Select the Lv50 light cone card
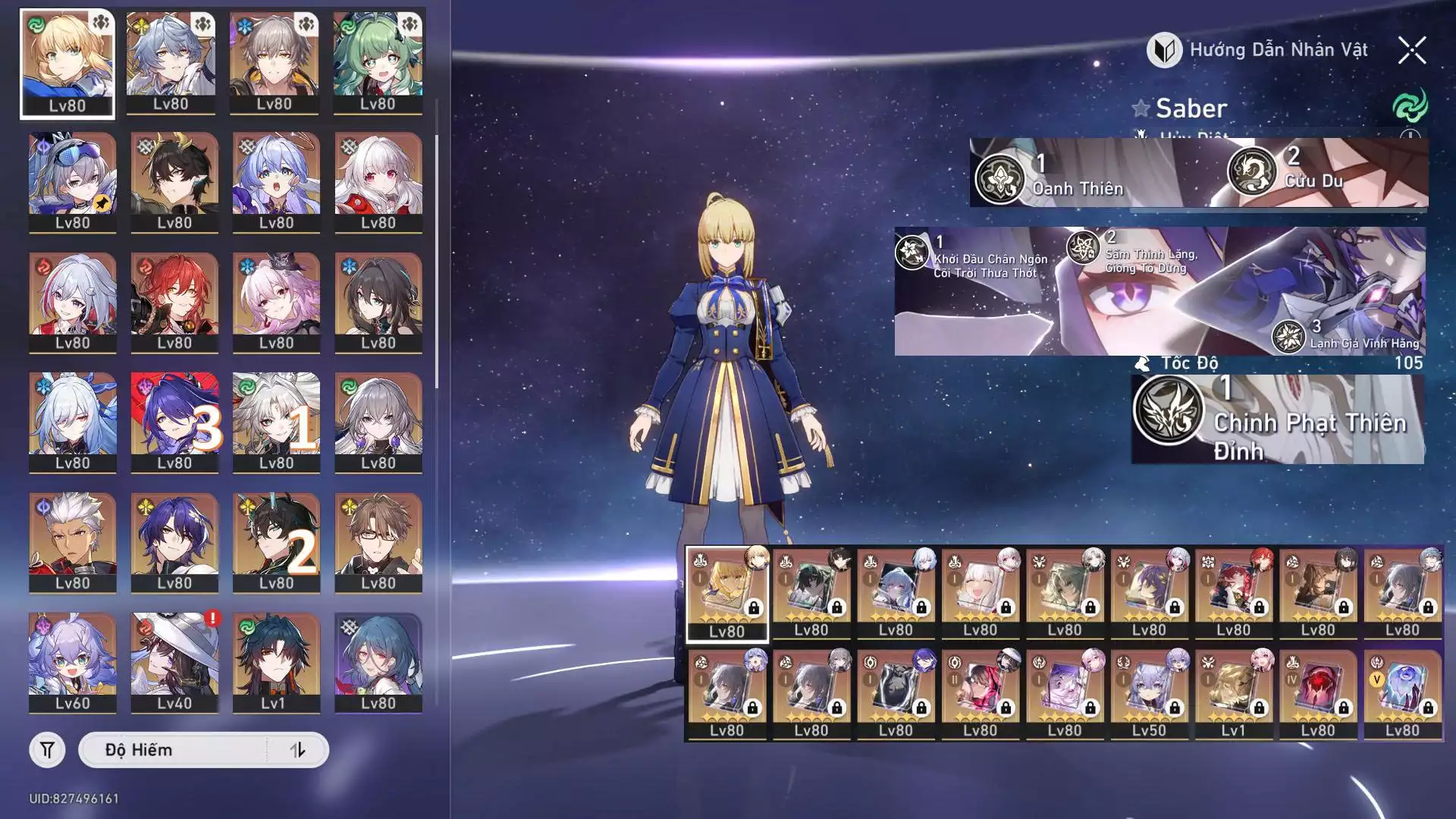1456x819 pixels. [1150, 694]
